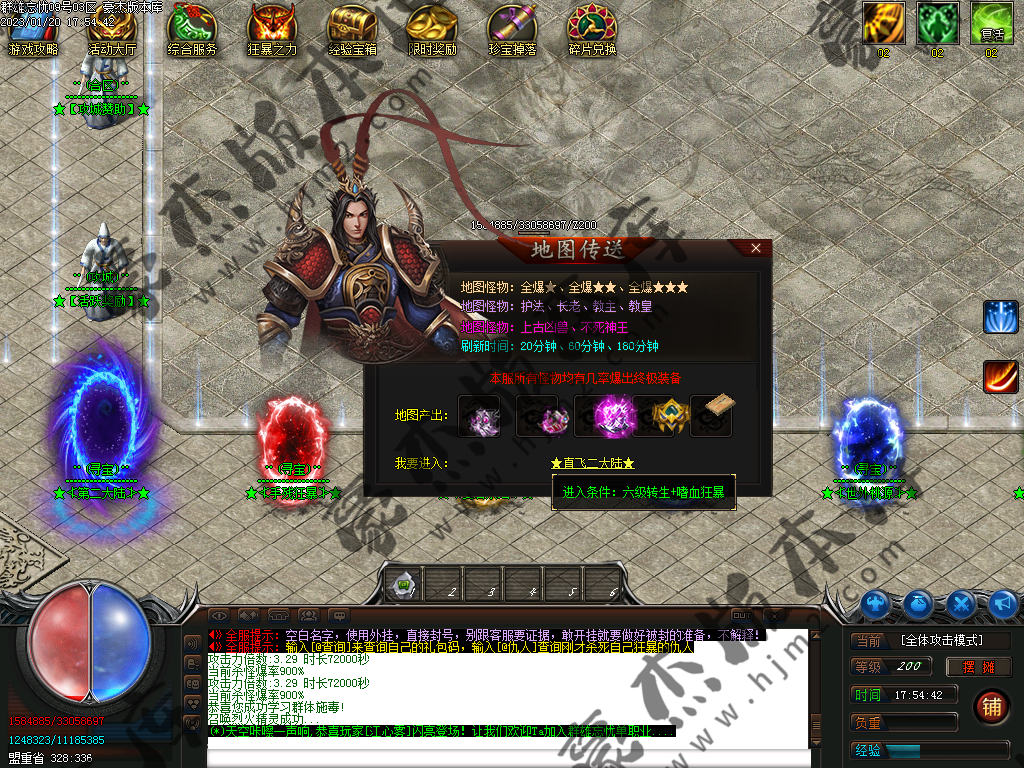Image resolution: width=1024 pixels, height=768 pixels.
Task: Open the 游戏攻略 game guide
Action: point(33,30)
